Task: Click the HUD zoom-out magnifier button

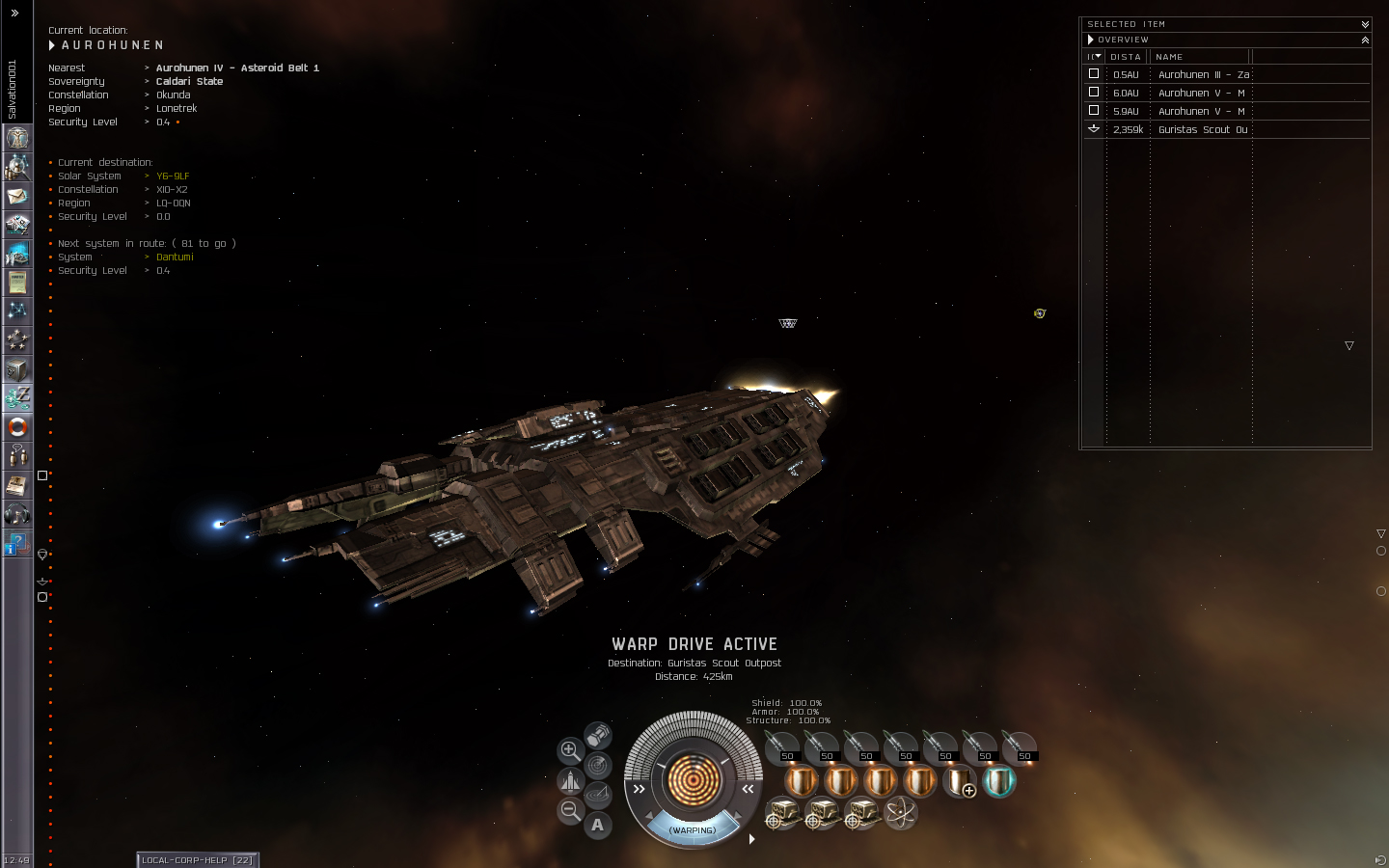Action: pos(570,811)
